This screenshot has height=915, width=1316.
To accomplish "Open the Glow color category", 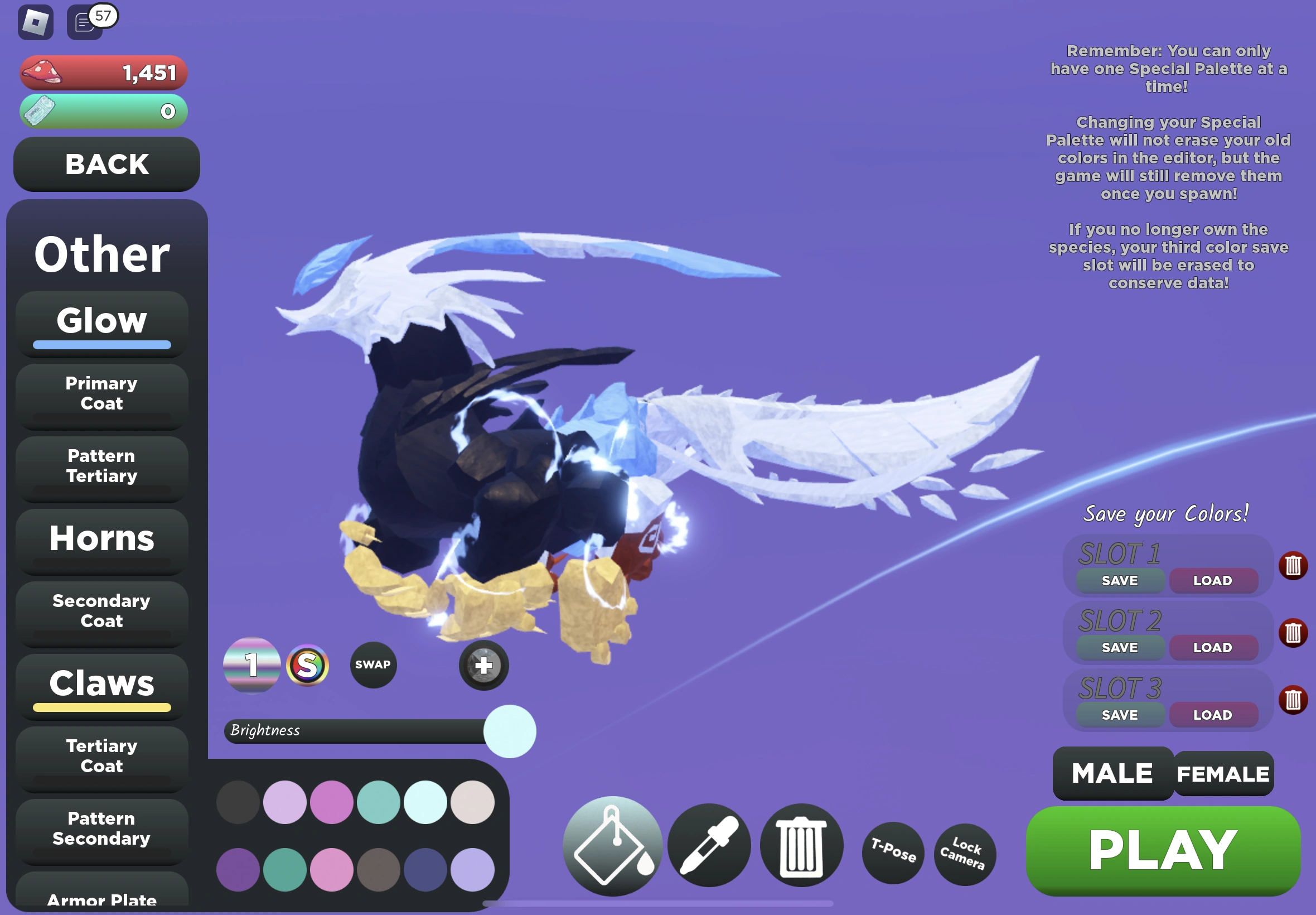I will (x=101, y=321).
